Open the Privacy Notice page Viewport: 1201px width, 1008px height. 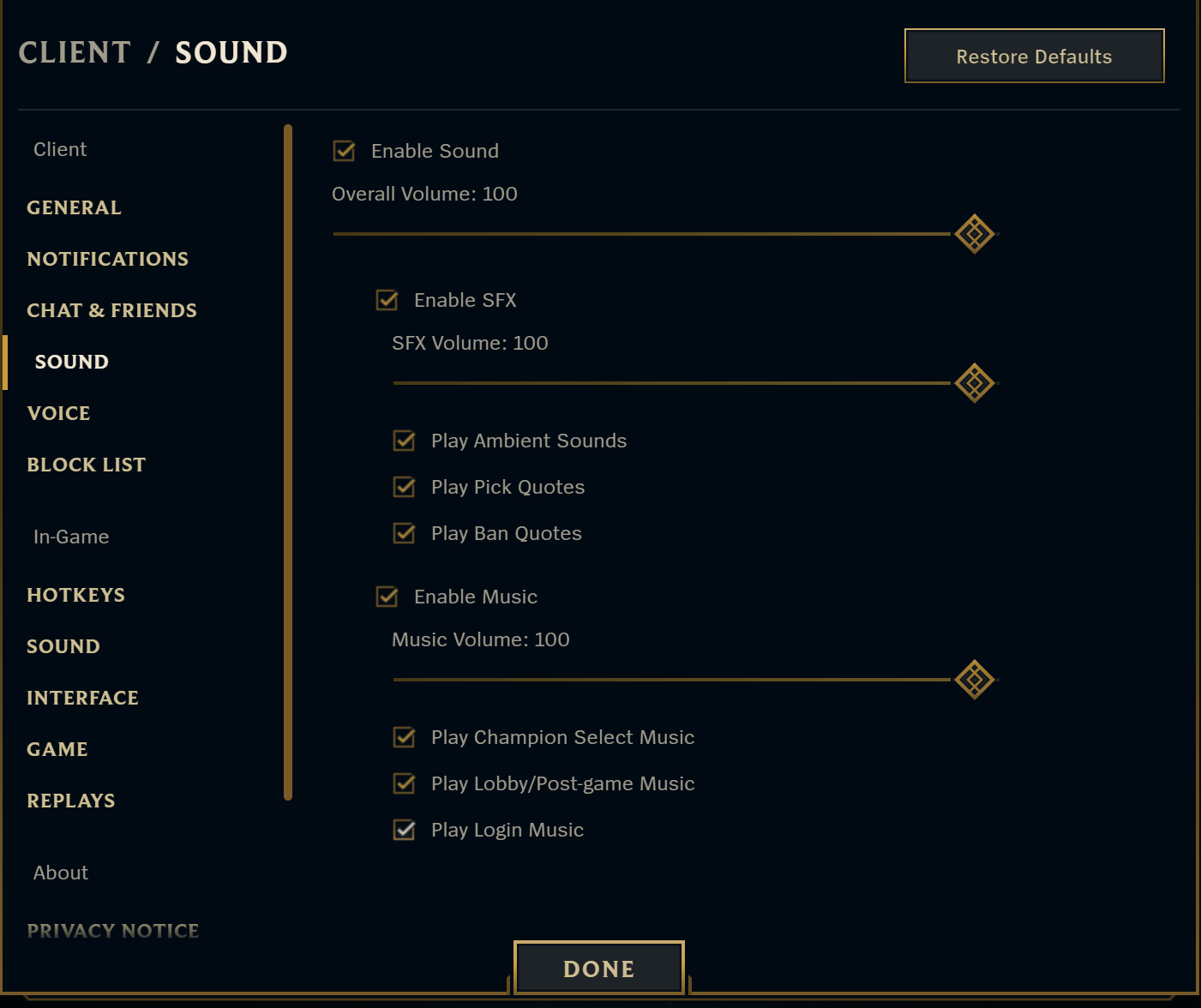pos(112,931)
